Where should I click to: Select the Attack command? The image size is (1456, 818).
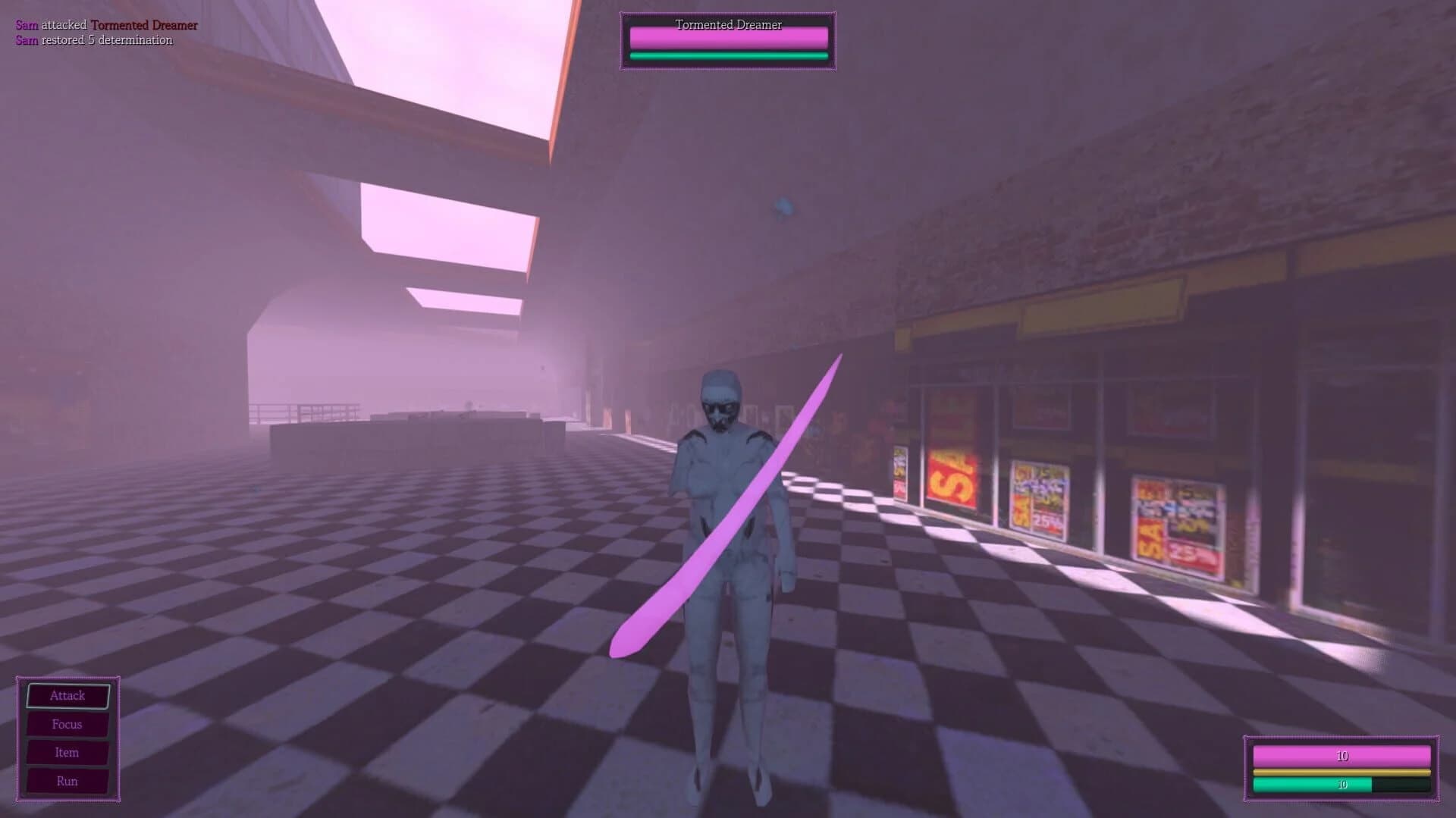(67, 695)
